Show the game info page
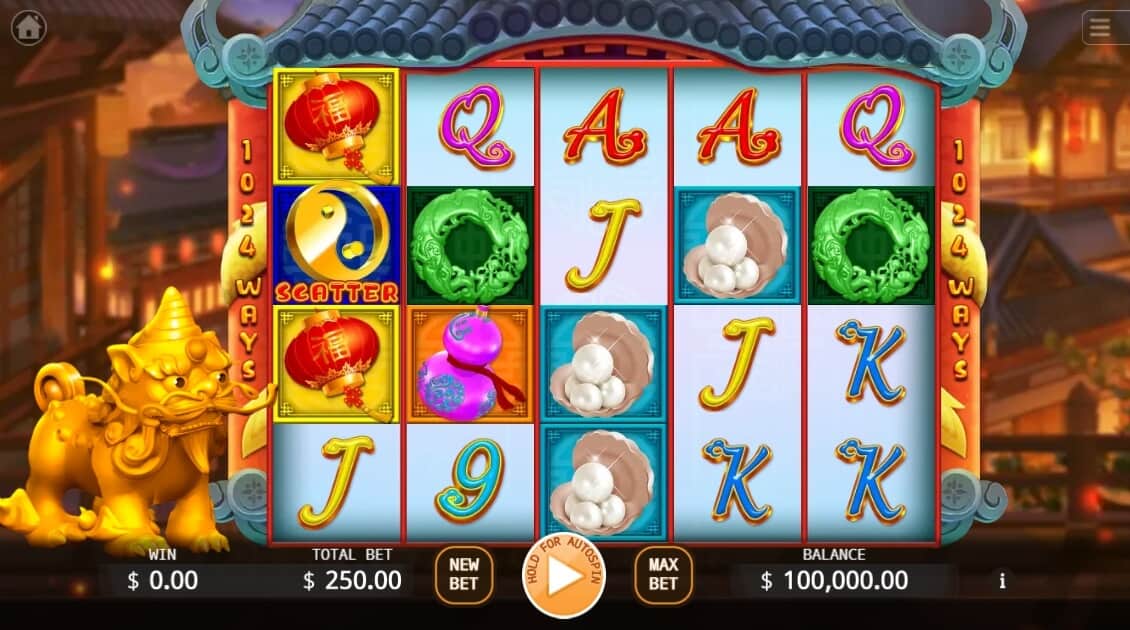The width and height of the screenshot is (1130, 630). (x=1002, y=580)
